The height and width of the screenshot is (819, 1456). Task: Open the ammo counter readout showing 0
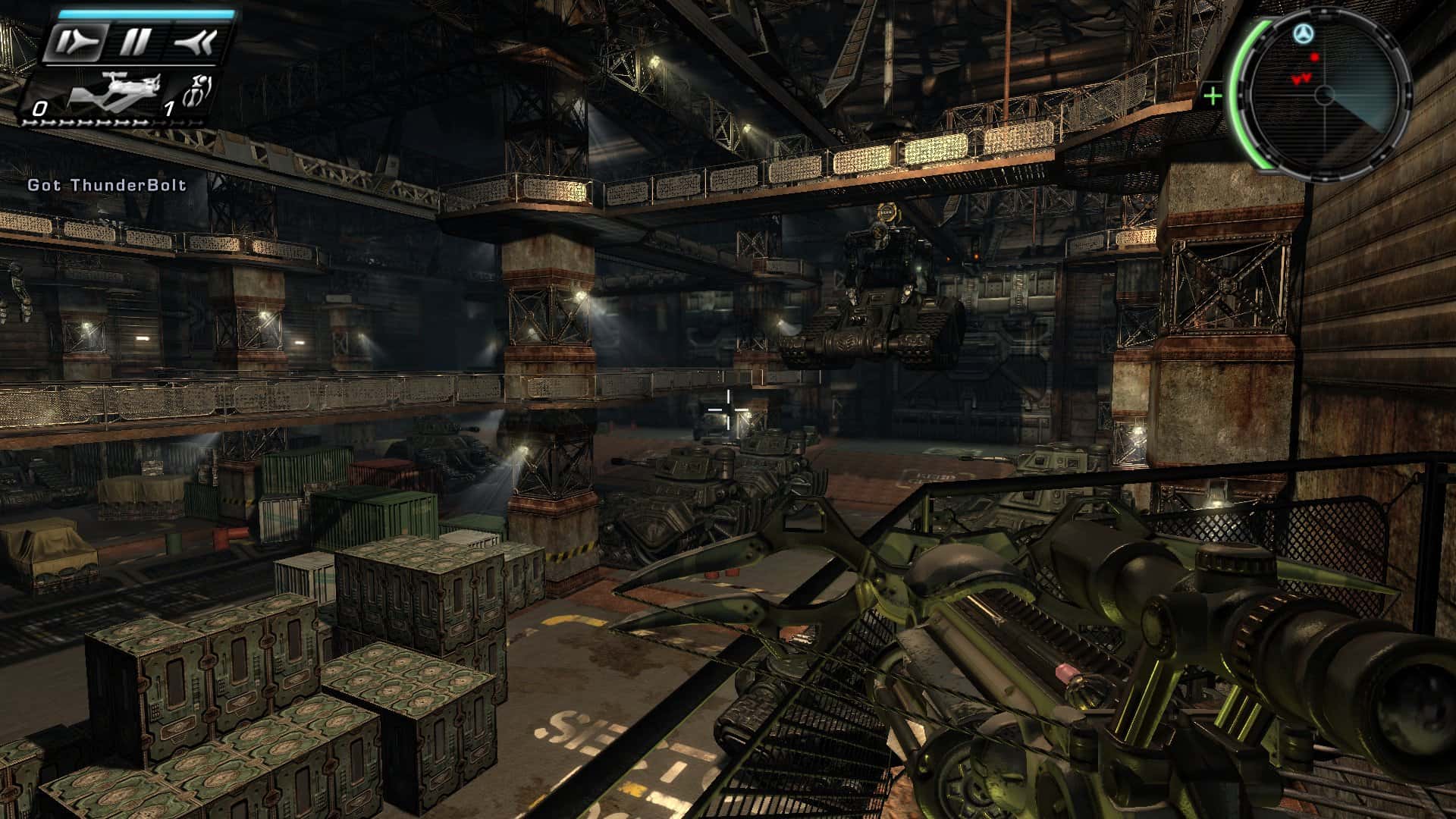40,108
